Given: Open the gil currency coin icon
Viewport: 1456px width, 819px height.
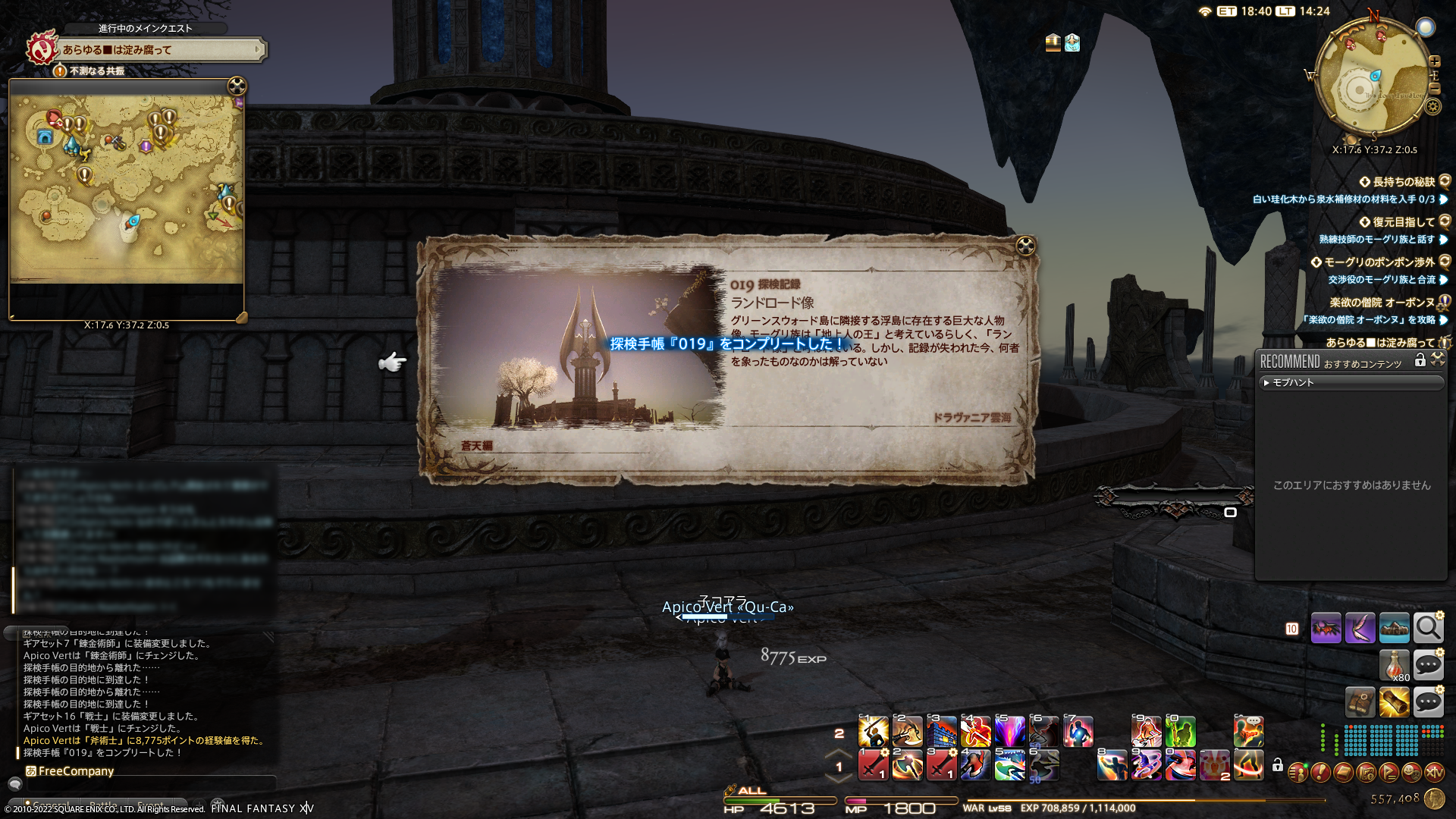Looking at the screenshot, I should click(x=1434, y=799).
